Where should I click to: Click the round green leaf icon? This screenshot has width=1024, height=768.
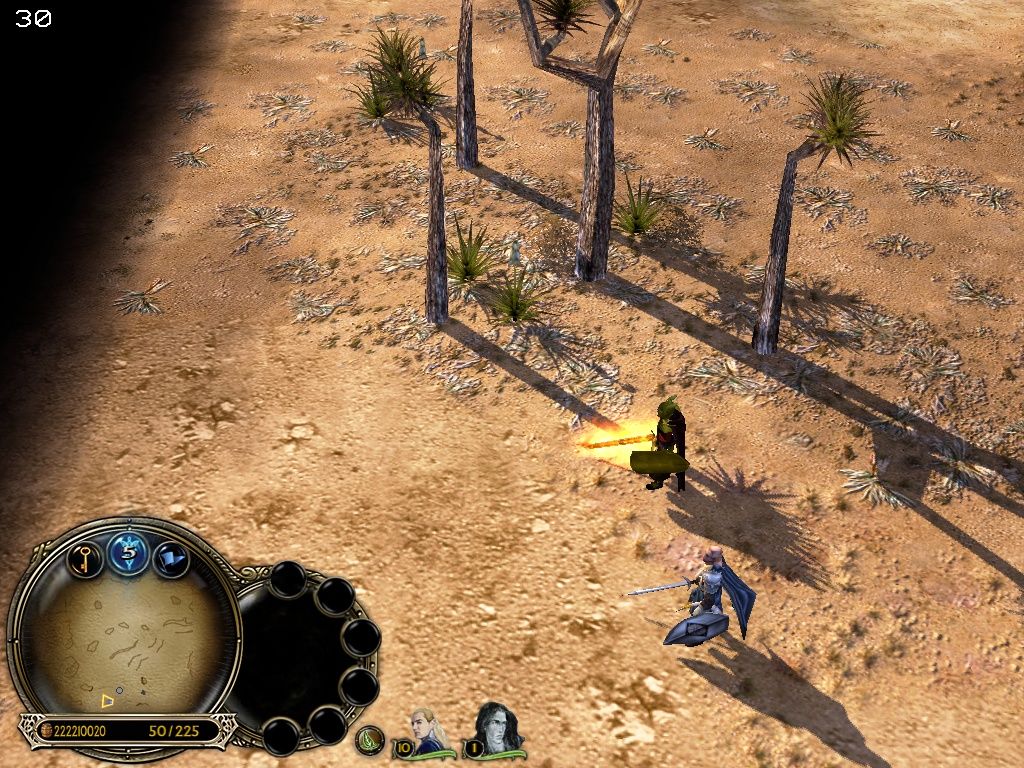371,740
